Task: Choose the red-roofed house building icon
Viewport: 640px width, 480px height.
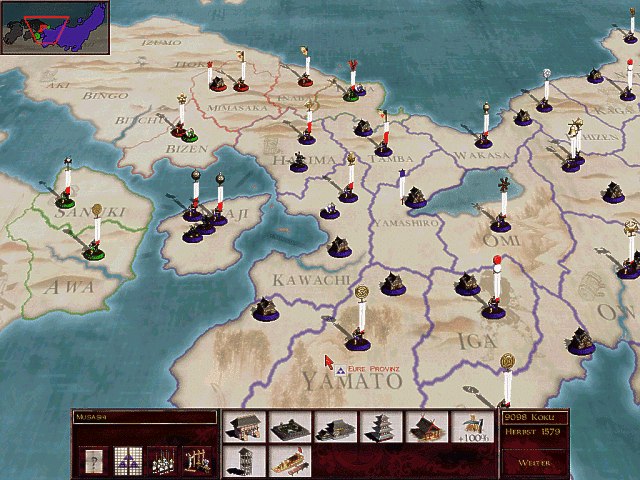Action: point(427,427)
